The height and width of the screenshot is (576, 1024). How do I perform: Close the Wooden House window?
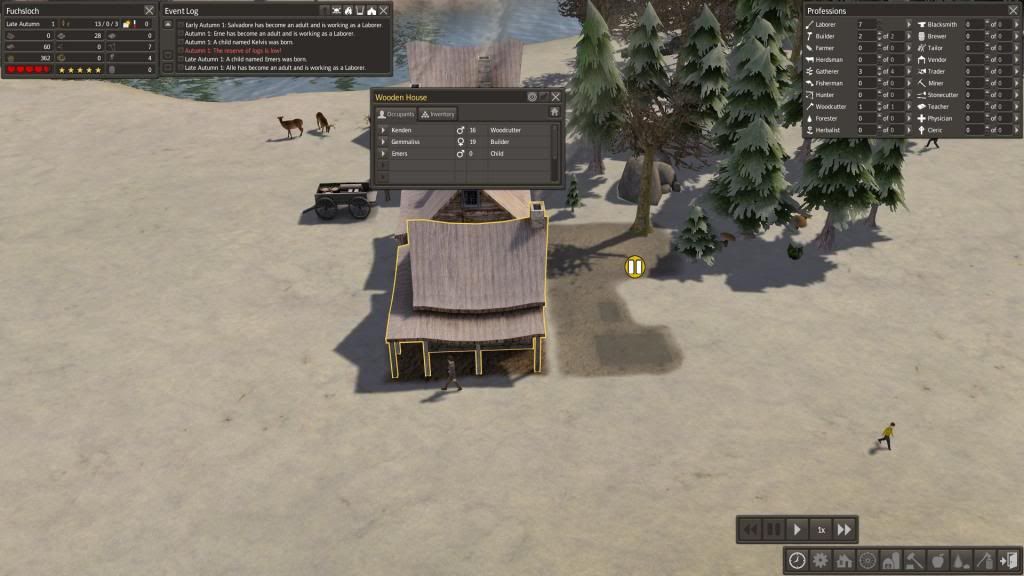(x=555, y=97)
